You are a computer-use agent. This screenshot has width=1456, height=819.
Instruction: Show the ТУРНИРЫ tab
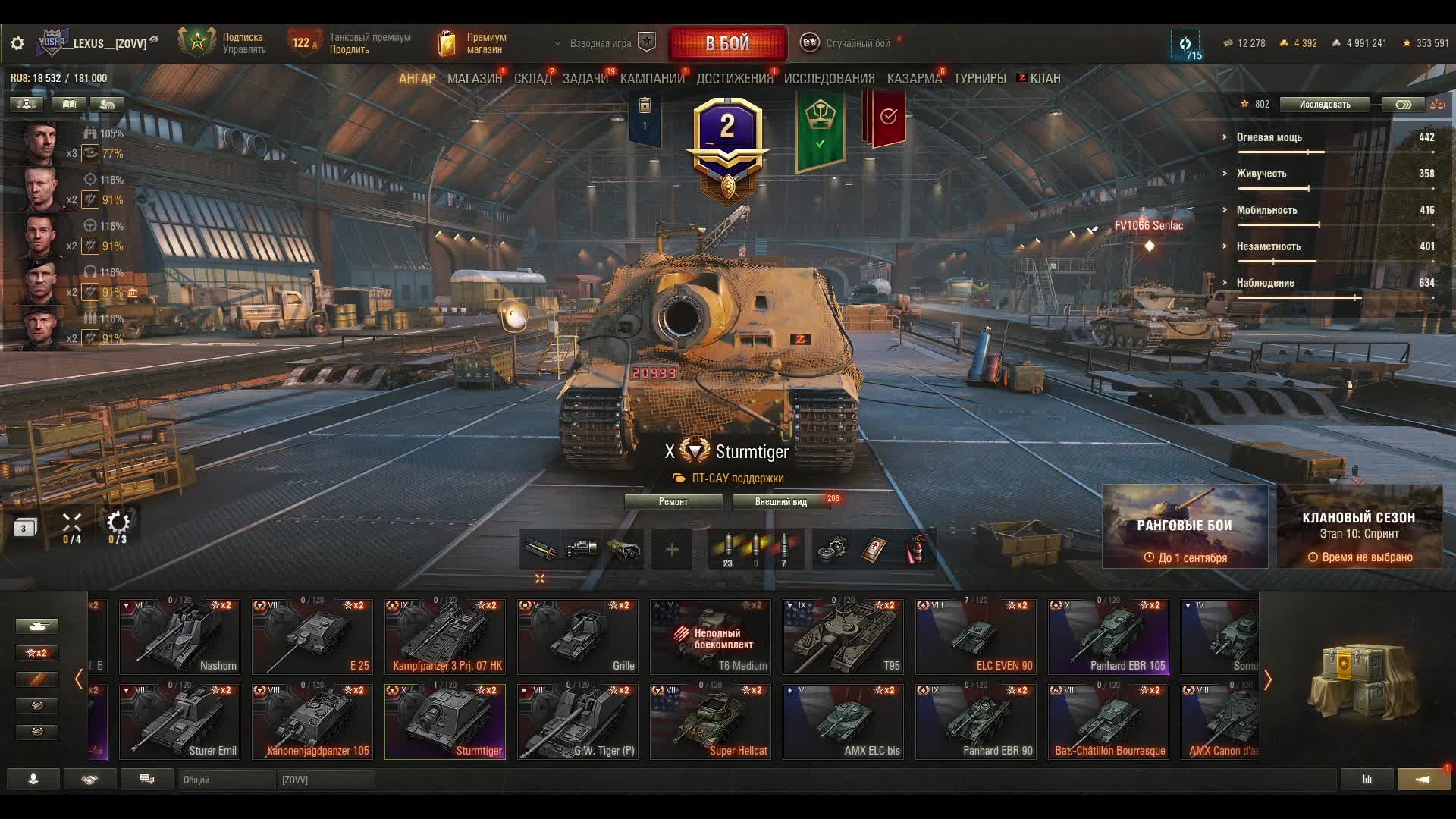980,79
